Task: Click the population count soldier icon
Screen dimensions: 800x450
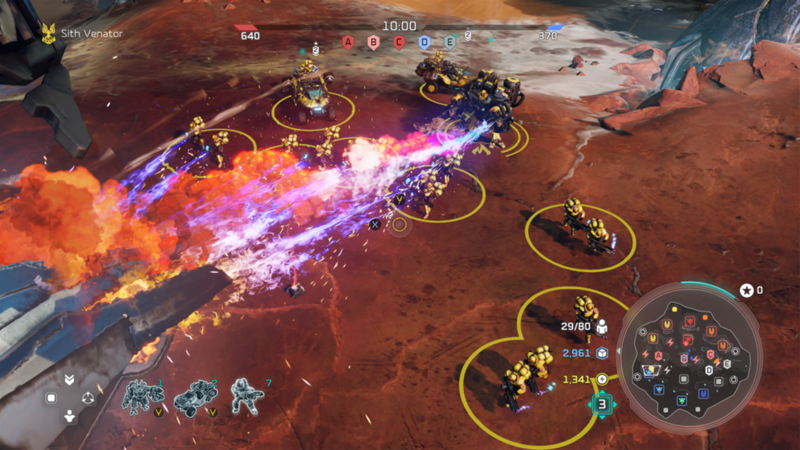Action: coord(603,327)
